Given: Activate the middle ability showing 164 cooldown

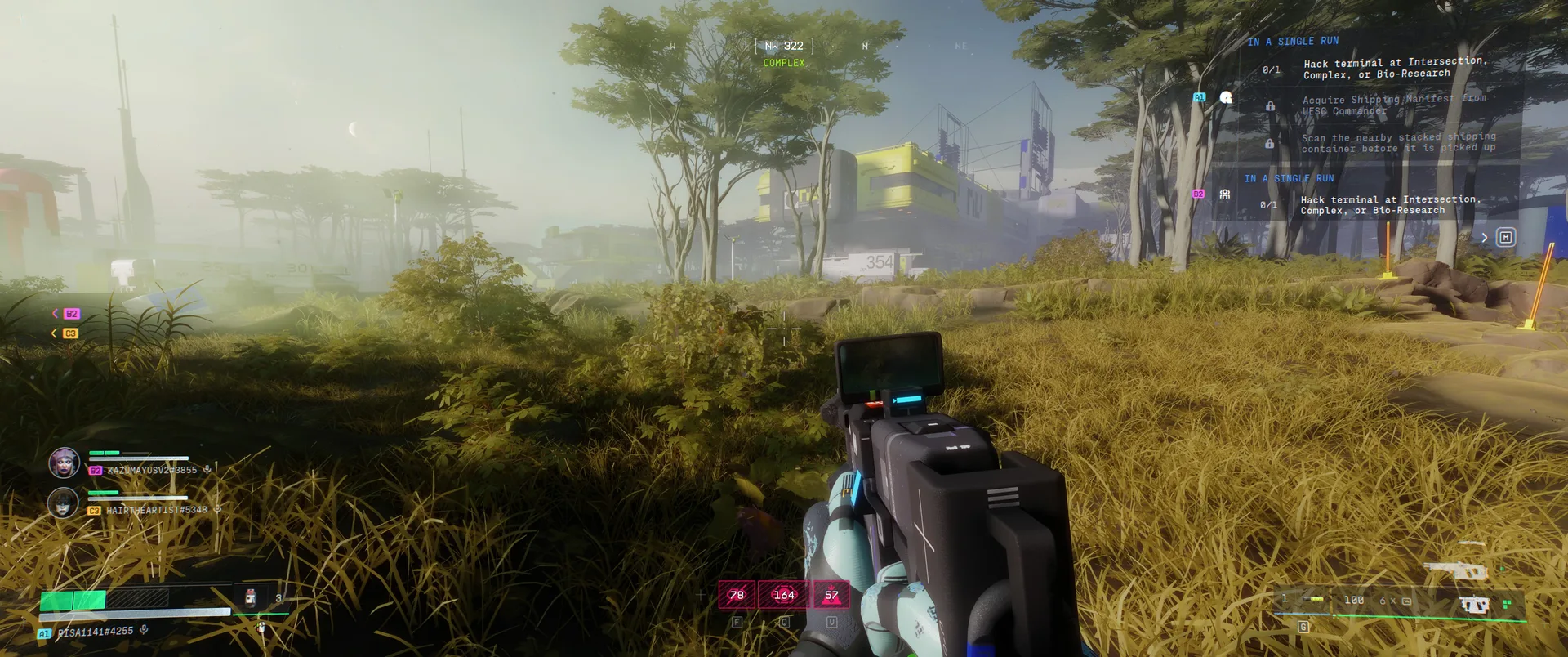Looking at the screenshot, I should pos(784,595).
